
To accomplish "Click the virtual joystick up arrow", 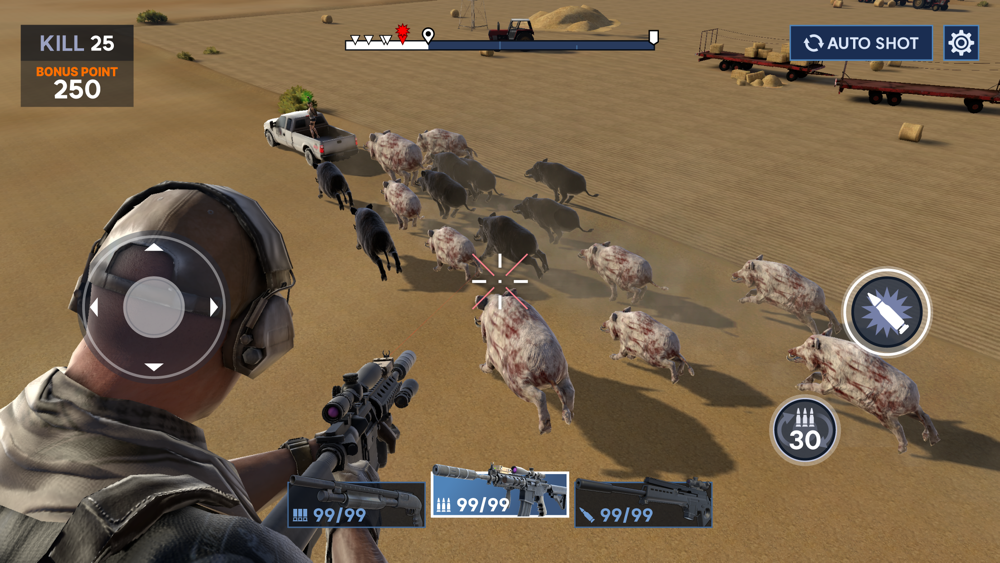I will pos(153,248).
